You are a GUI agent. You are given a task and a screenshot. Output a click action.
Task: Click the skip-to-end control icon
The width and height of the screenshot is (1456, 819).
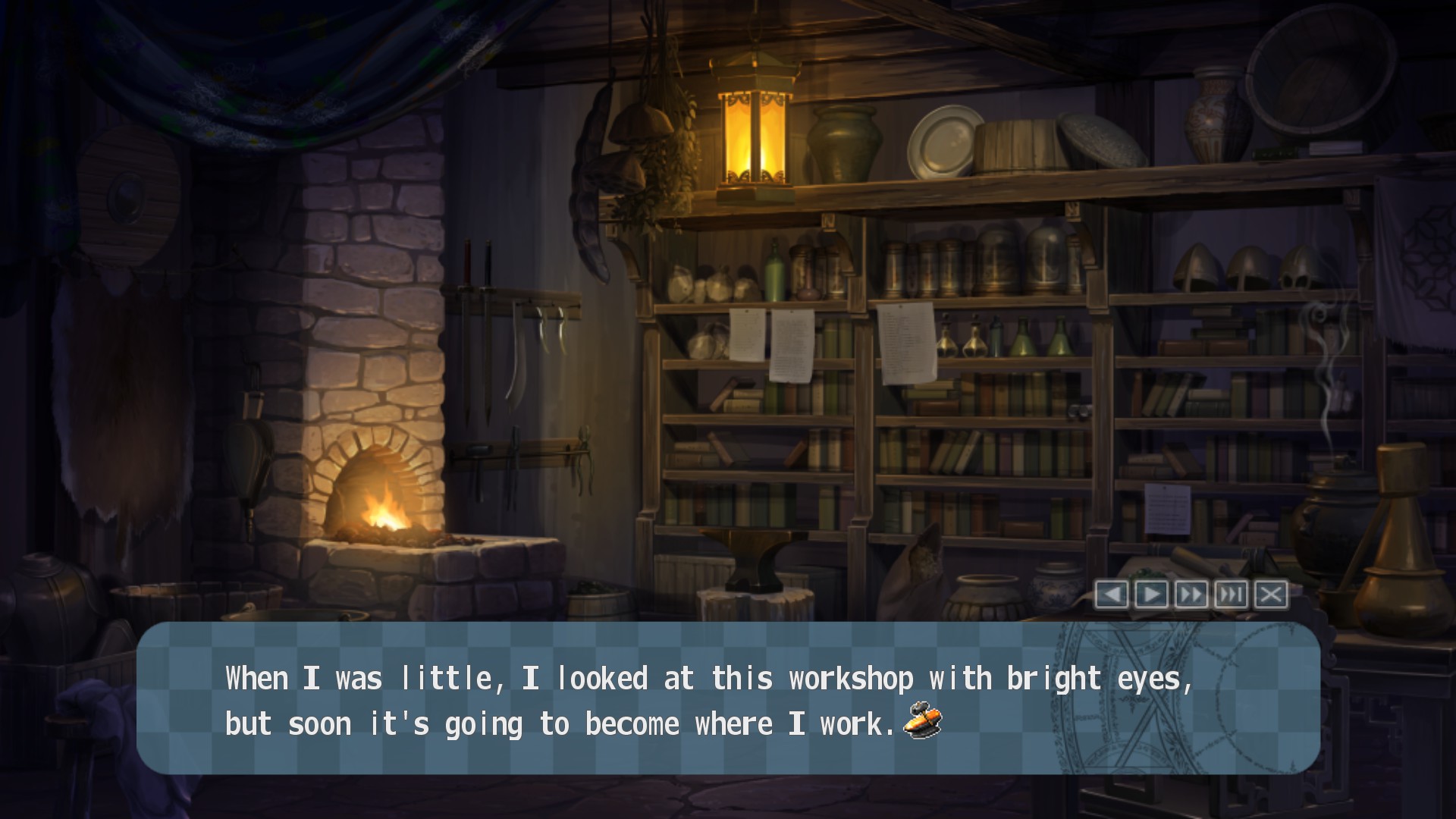[x=1232, y=595]
